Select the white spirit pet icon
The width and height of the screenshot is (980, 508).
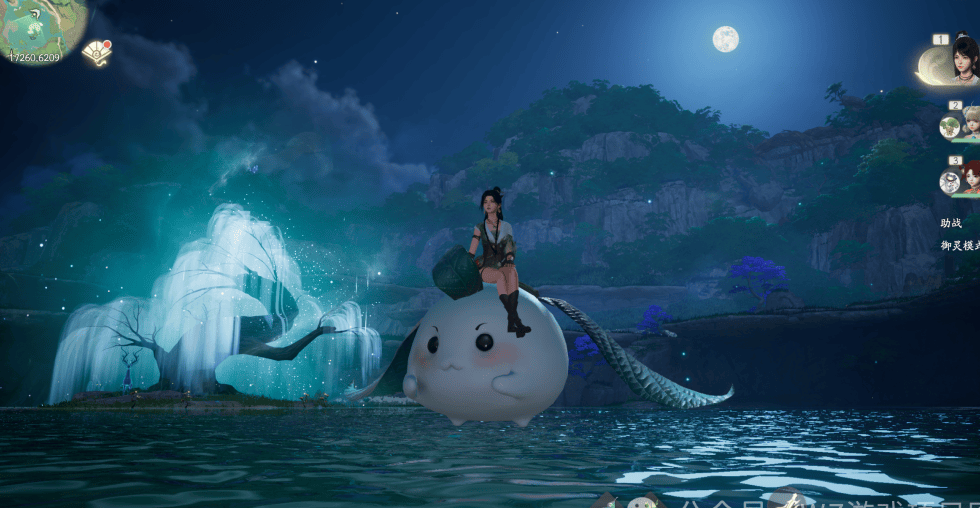[x=949, y=182]
